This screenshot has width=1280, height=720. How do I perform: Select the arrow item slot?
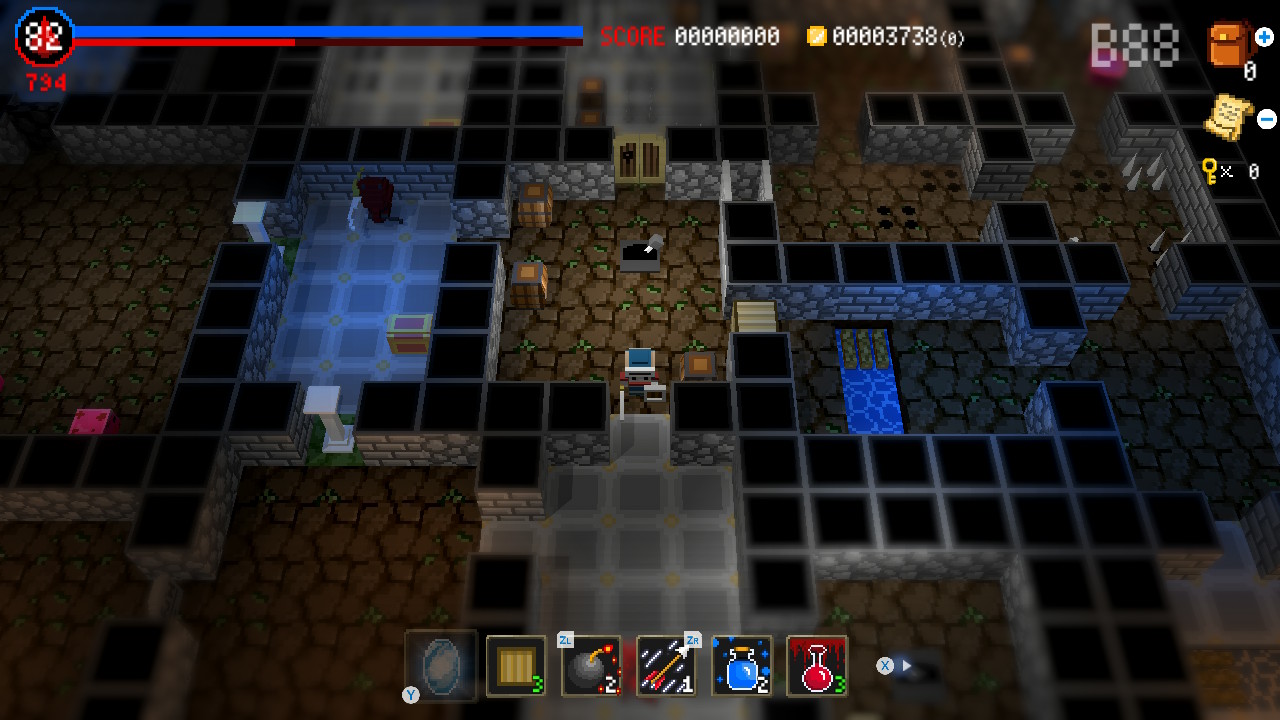tap(666, 664)
